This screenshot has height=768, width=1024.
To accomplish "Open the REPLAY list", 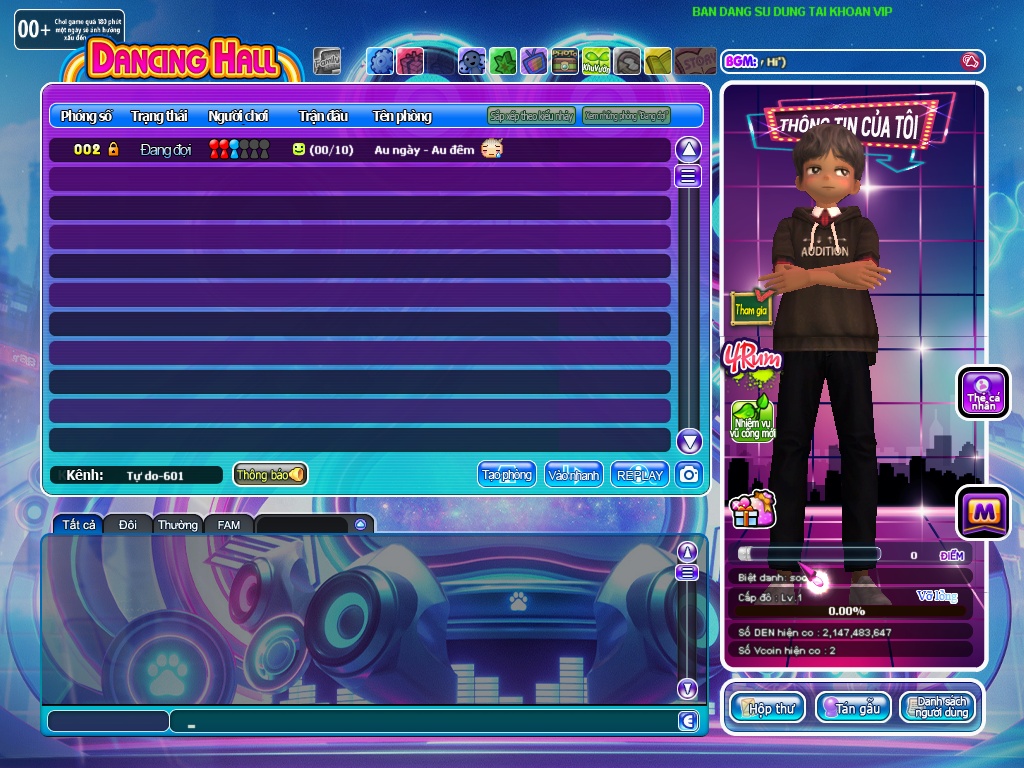I will [640, 475].
